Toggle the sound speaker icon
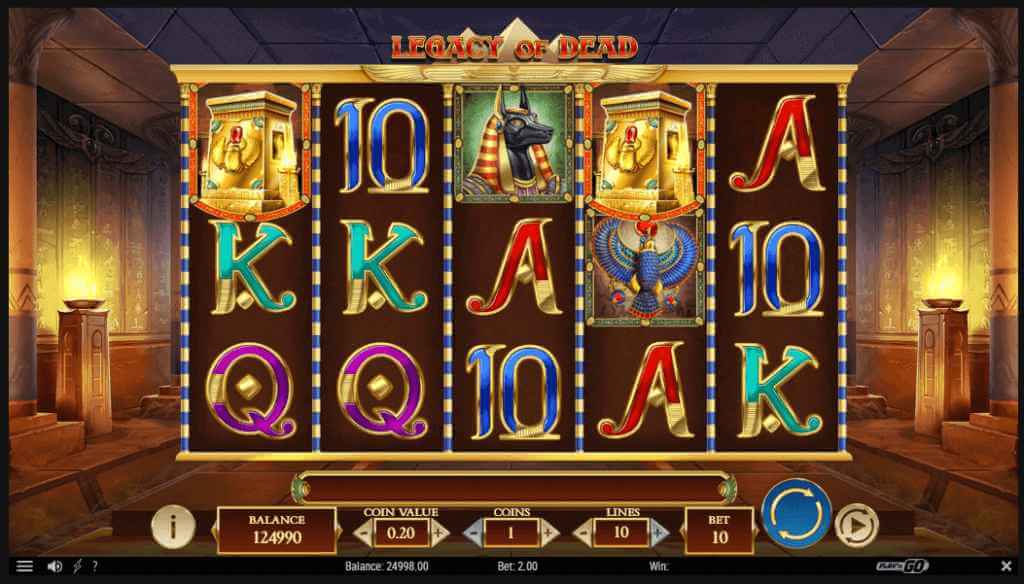The height and width of the screenshot is (584, 1024). [x=55, y=567]
